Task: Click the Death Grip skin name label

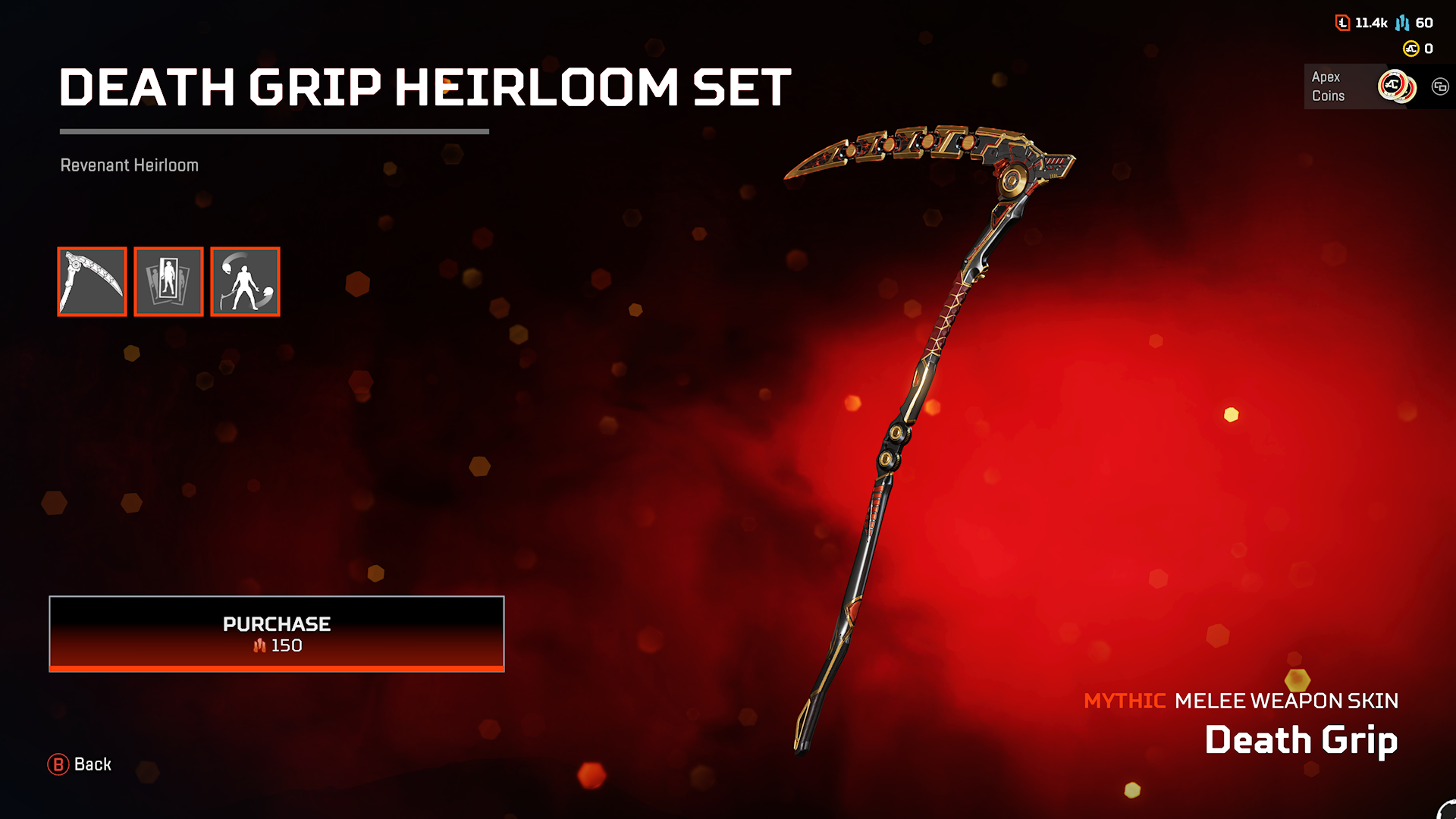Action: point(1301,739)
